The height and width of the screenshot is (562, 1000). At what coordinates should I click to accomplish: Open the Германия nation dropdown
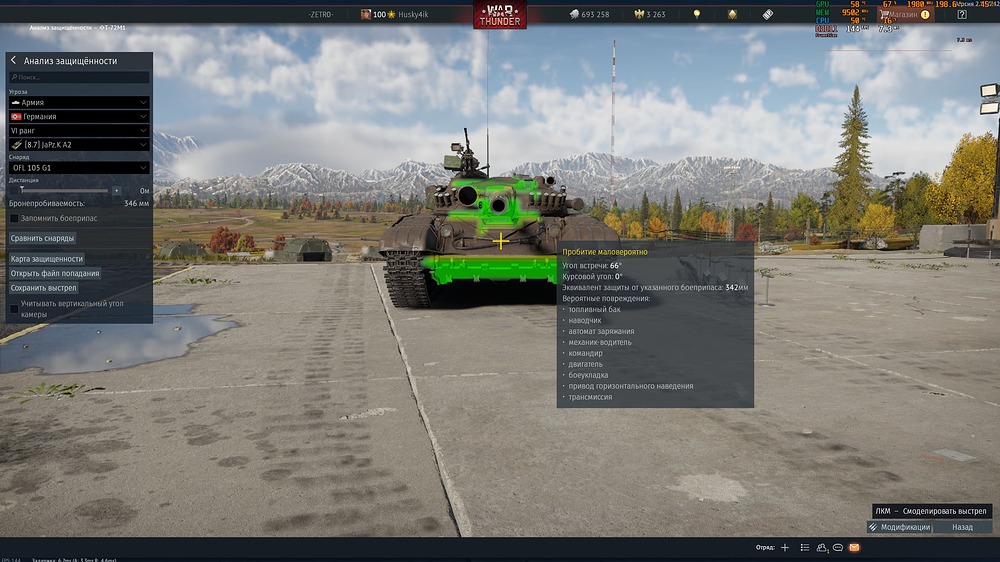(x=79, y=116)
